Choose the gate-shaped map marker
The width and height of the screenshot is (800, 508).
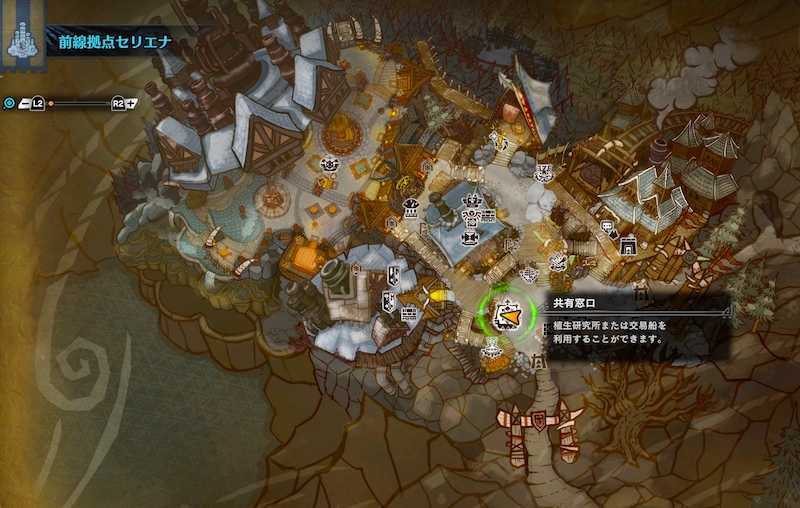click(628, 244)
